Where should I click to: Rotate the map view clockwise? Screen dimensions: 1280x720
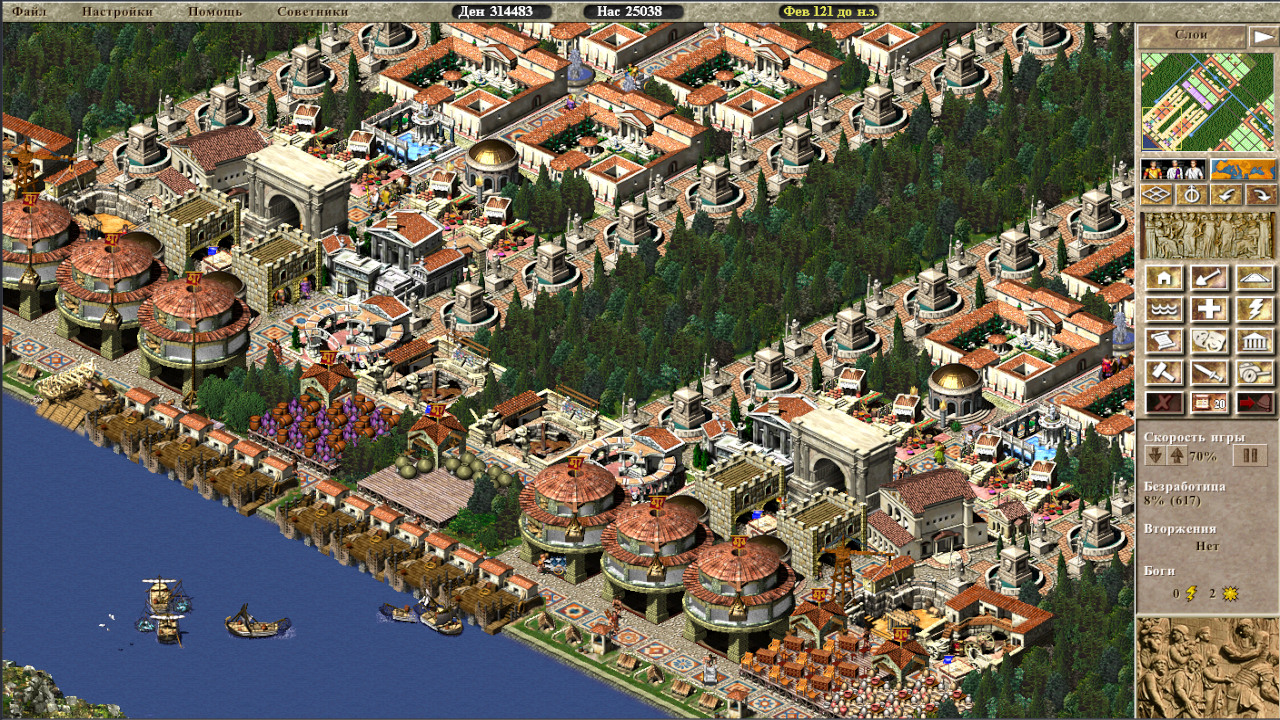point(1263,194)
